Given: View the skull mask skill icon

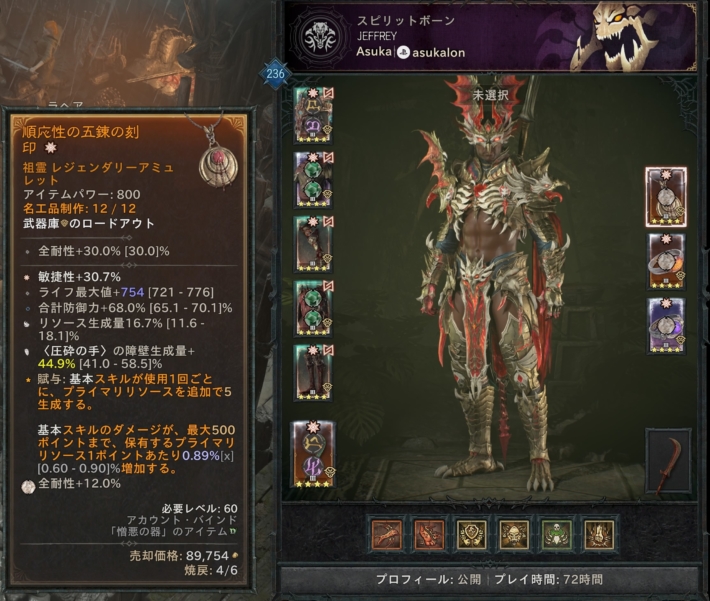Looking at the screenshot, I should pos(514,535).
